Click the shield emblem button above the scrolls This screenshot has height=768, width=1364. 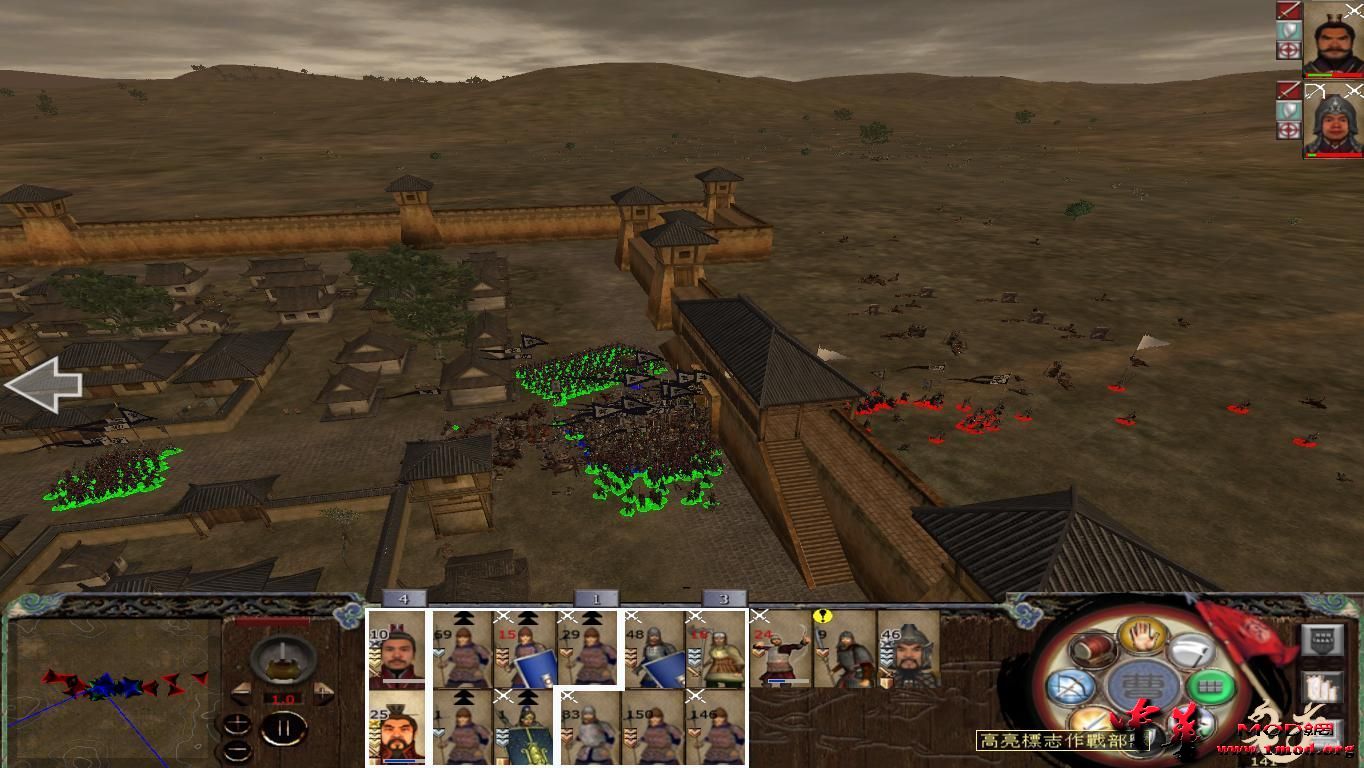(x=1323, y=639)
